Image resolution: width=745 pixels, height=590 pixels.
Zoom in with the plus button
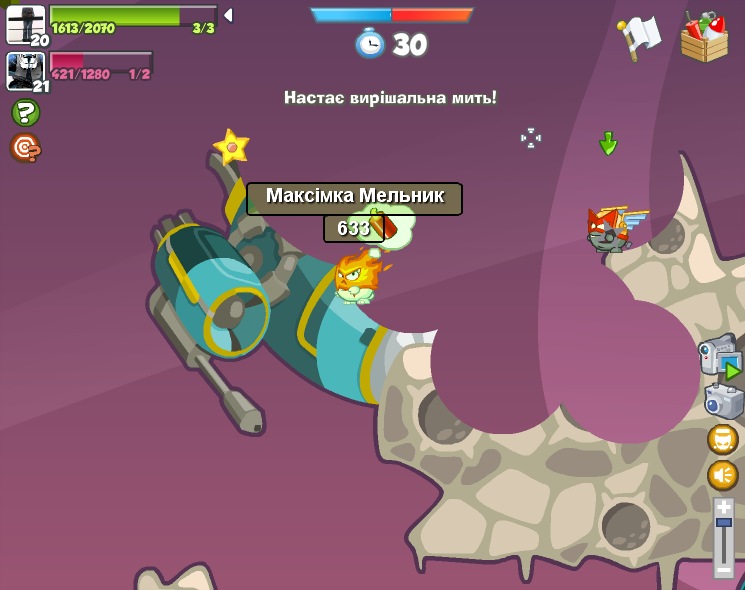click(723, 507)
